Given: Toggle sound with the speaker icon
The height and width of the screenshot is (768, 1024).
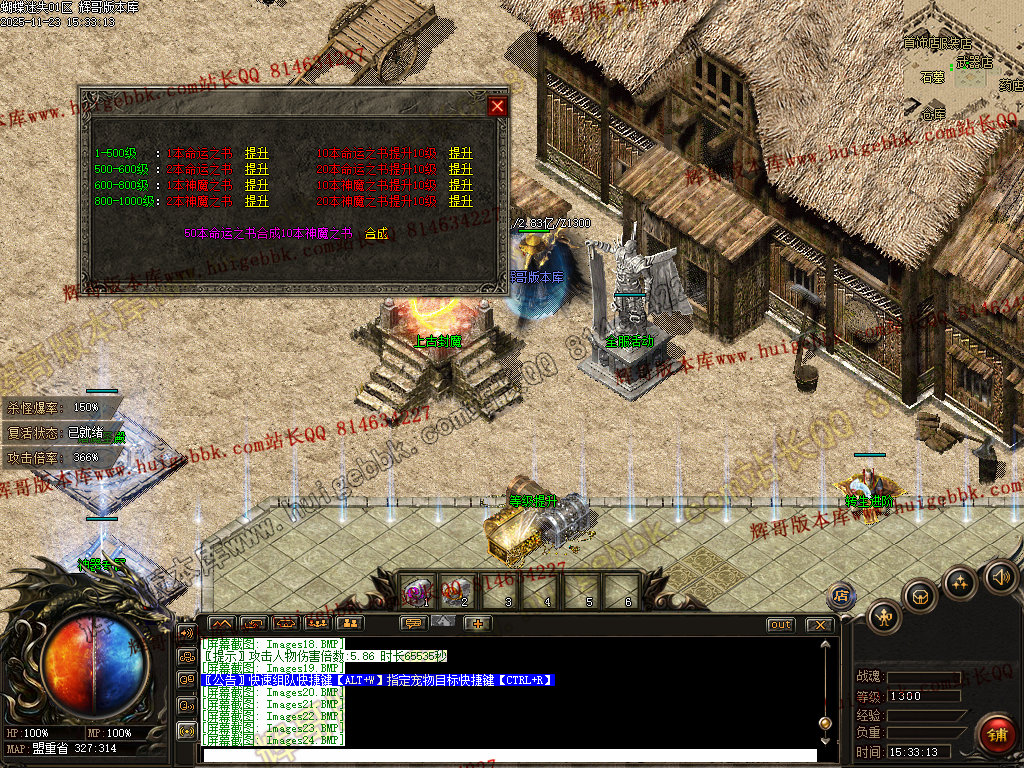Looking at the screenshot, I should click(x=1000, y=577).
